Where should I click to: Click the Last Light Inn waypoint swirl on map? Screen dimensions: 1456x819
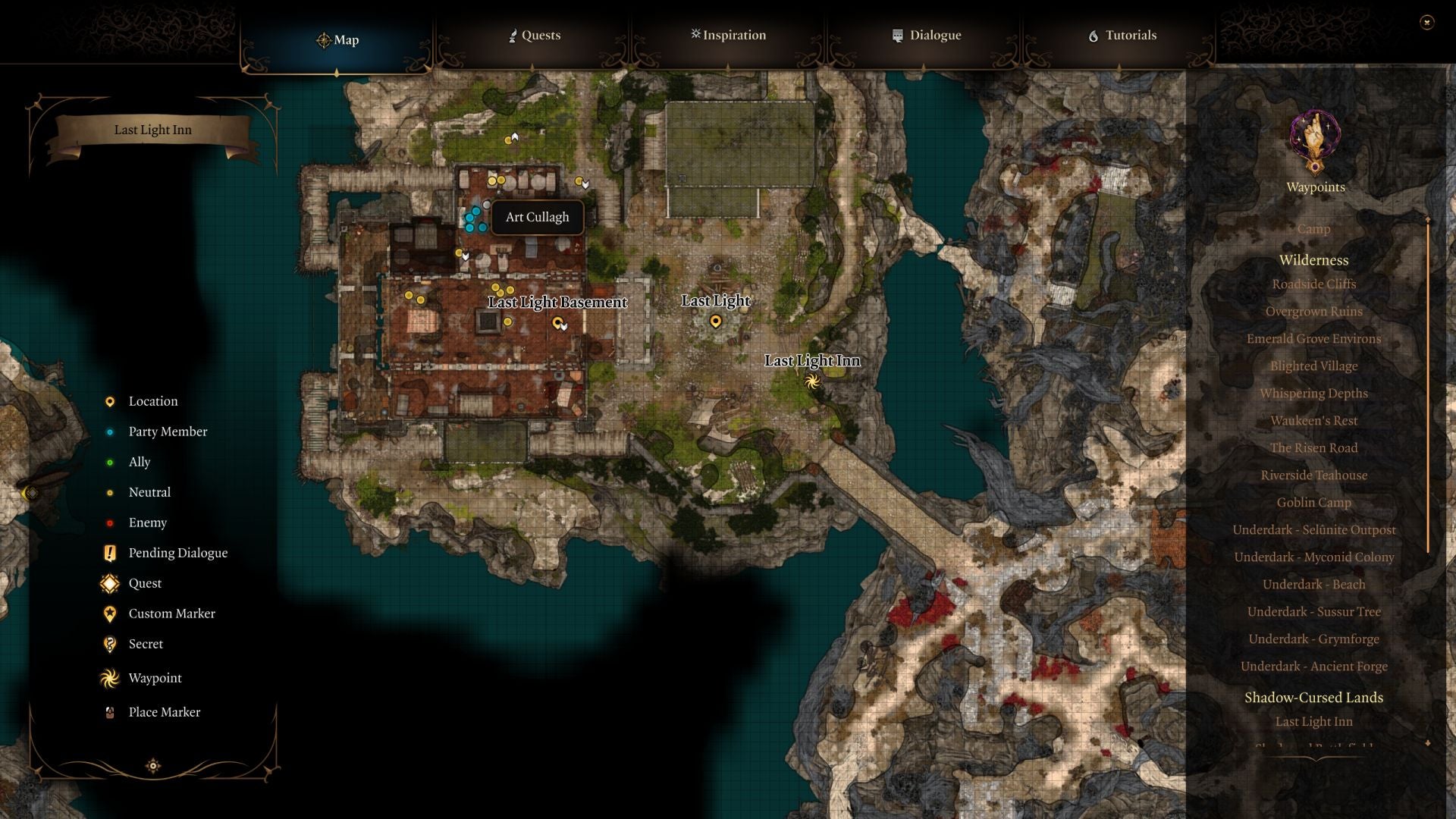click(x=814, y=381)
